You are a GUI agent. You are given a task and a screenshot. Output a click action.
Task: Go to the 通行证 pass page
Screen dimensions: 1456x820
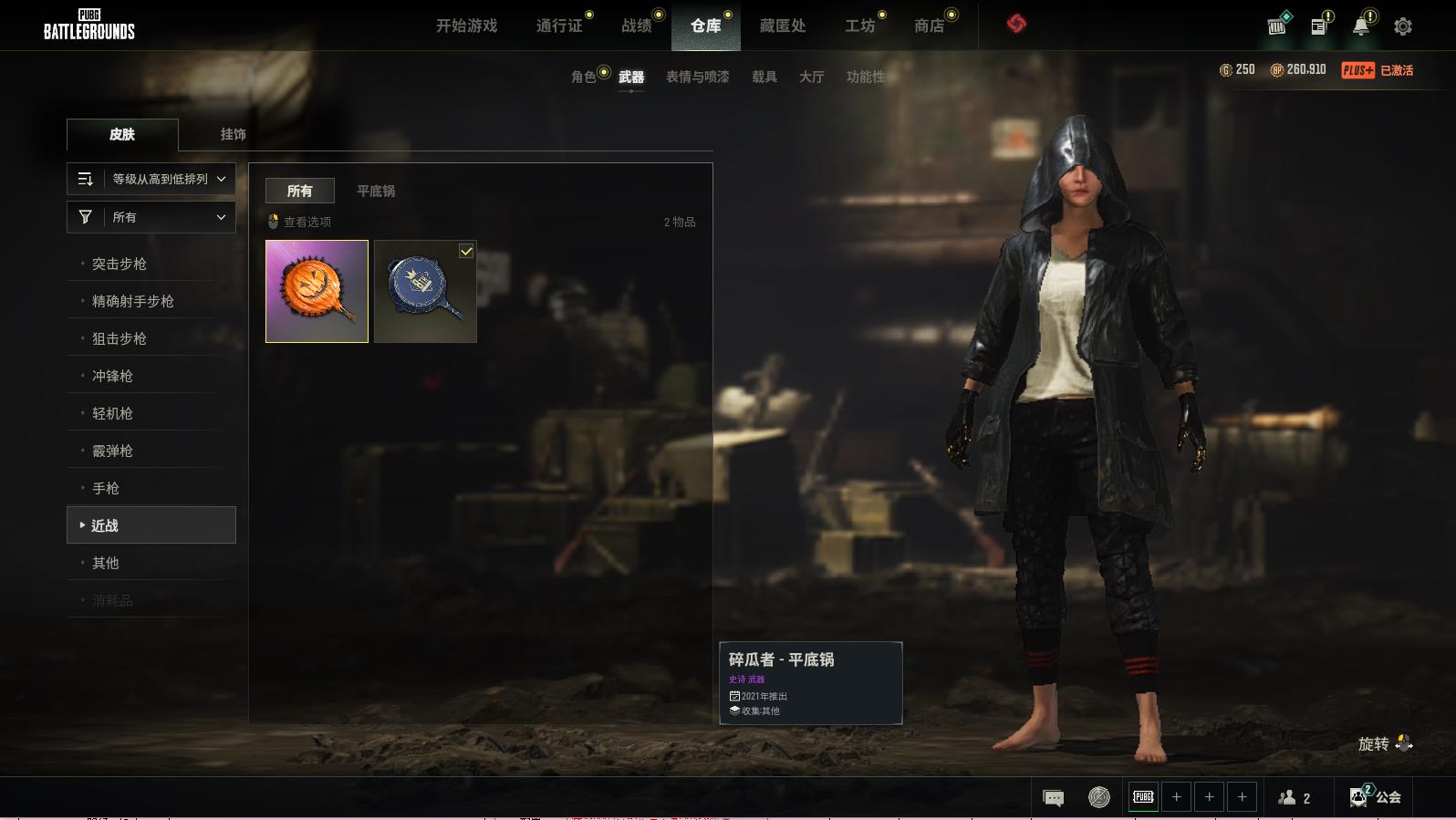[x=559, y=26]
